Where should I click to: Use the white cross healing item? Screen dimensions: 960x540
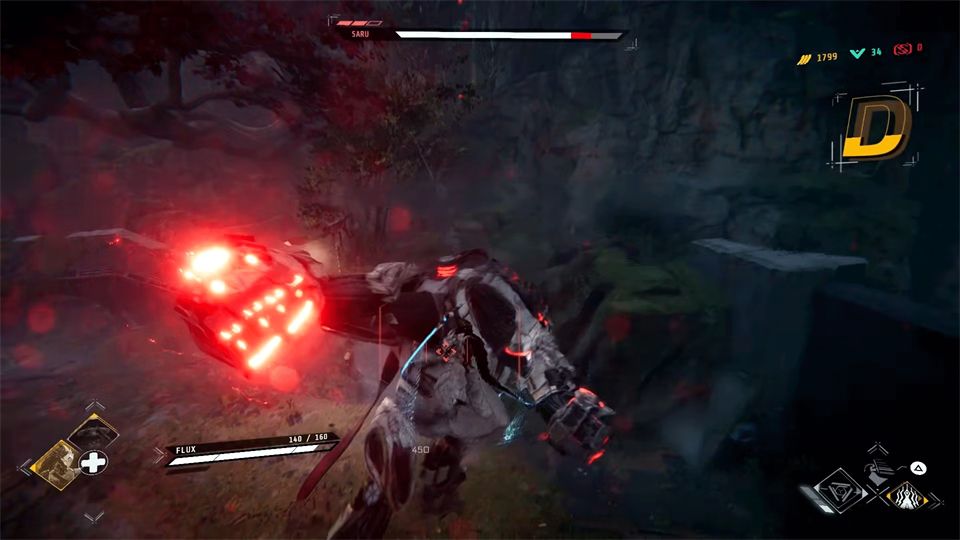[x=93, y=463]
